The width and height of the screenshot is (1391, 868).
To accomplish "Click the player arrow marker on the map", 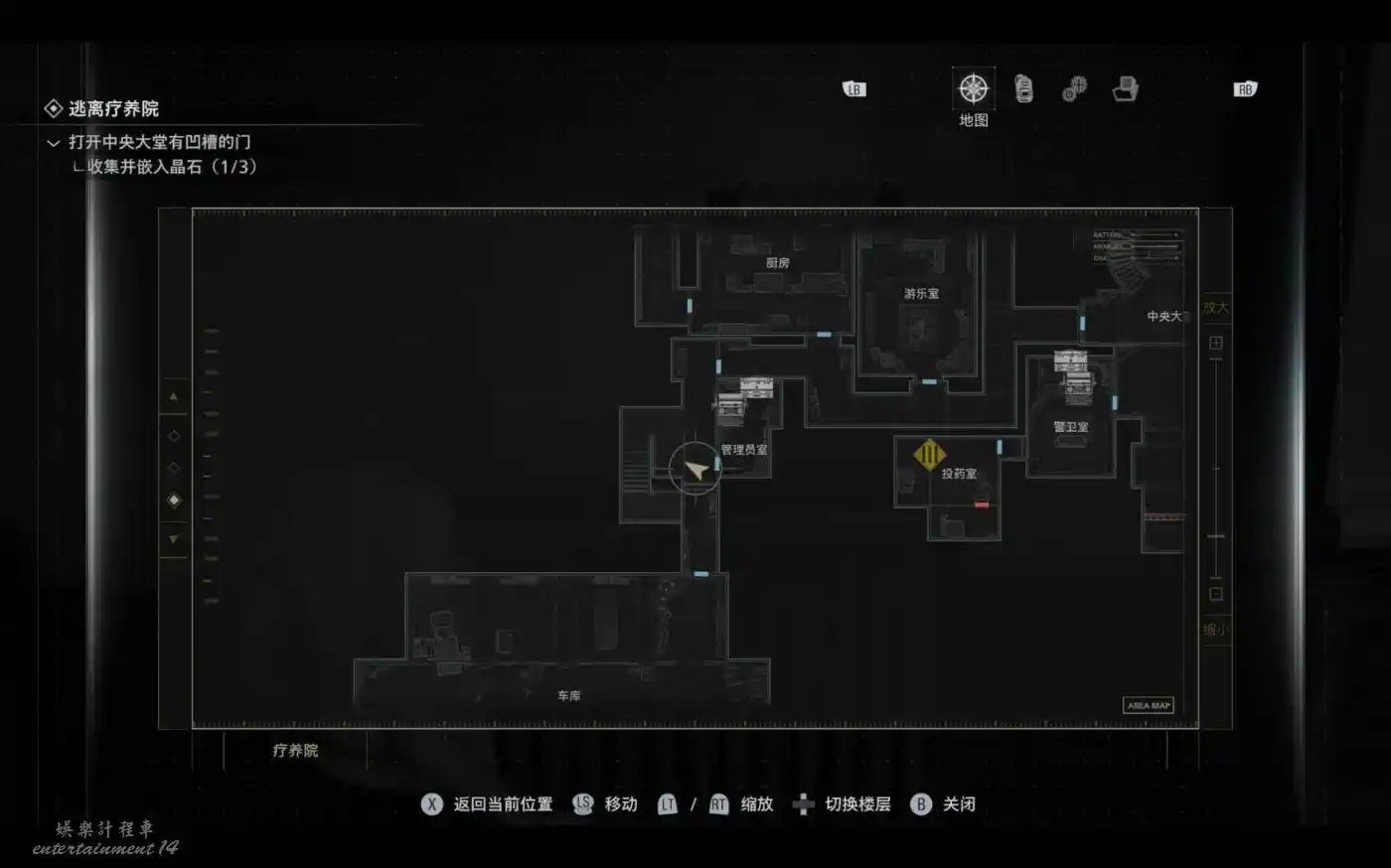I will click(695, 469).
